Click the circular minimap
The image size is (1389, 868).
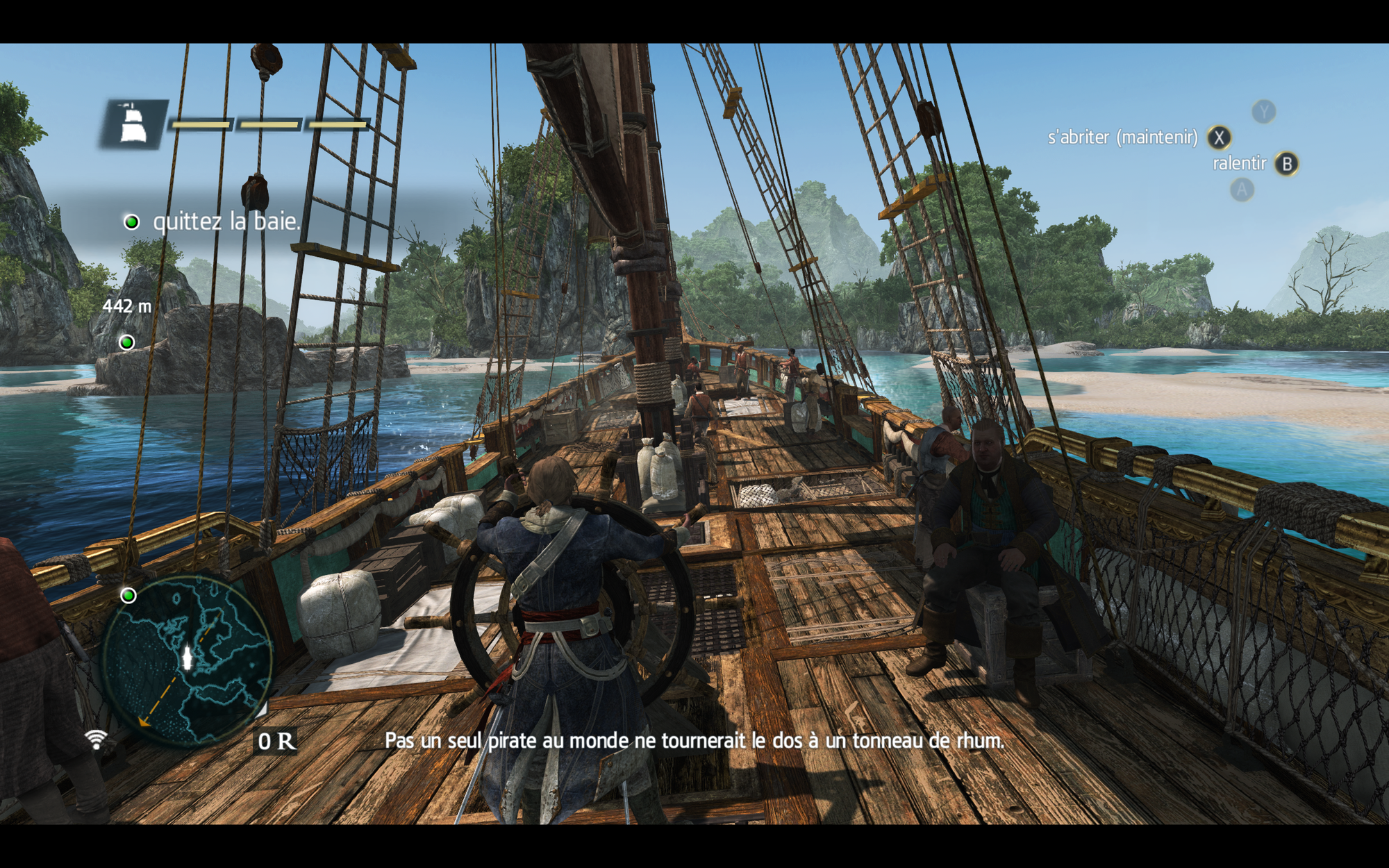tap(186, 660)
